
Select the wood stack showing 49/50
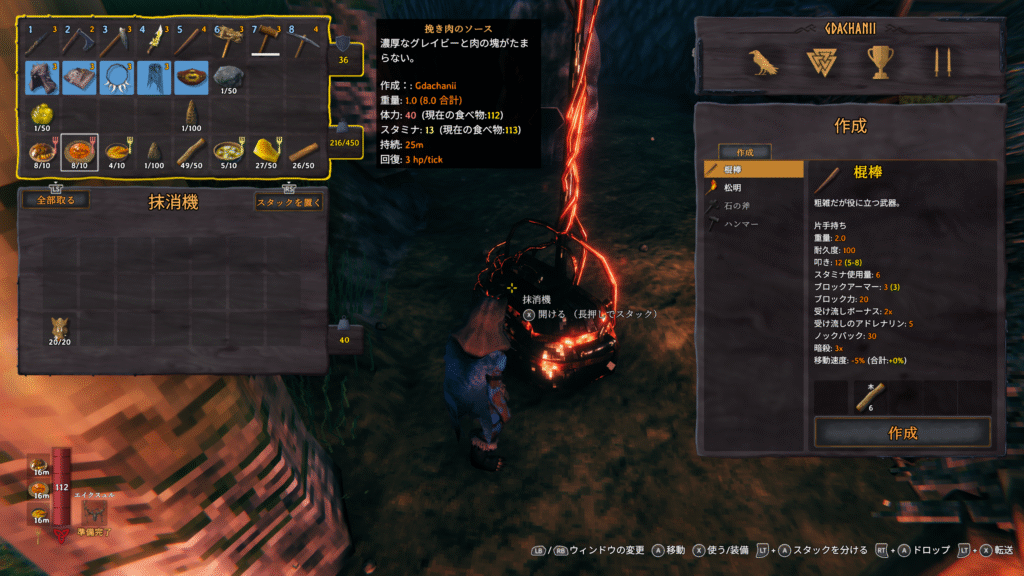click(x=192, y=152)
